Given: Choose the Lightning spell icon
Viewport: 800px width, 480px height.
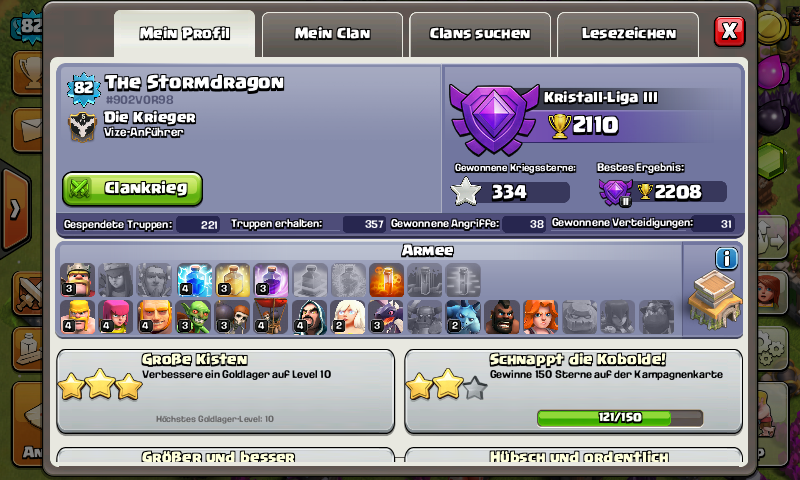Looking at the screenshot, I should (193, 280).
